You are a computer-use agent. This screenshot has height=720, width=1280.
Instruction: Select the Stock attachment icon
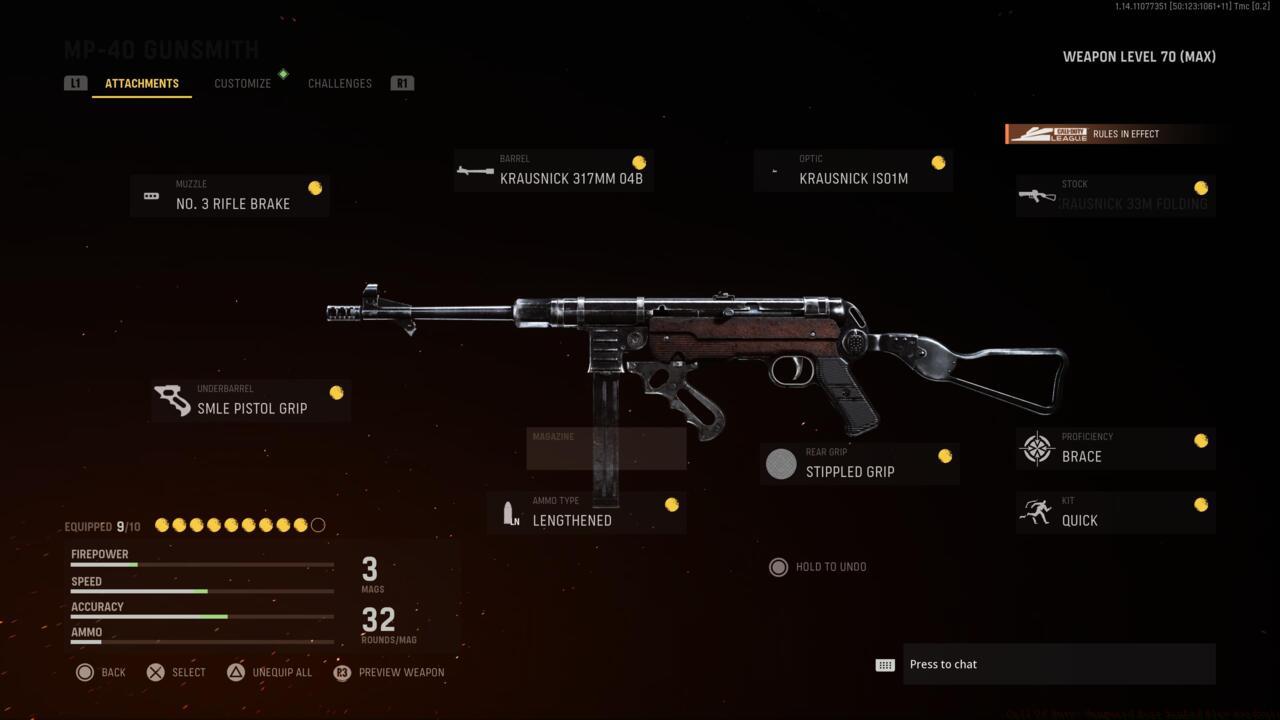1036,196
